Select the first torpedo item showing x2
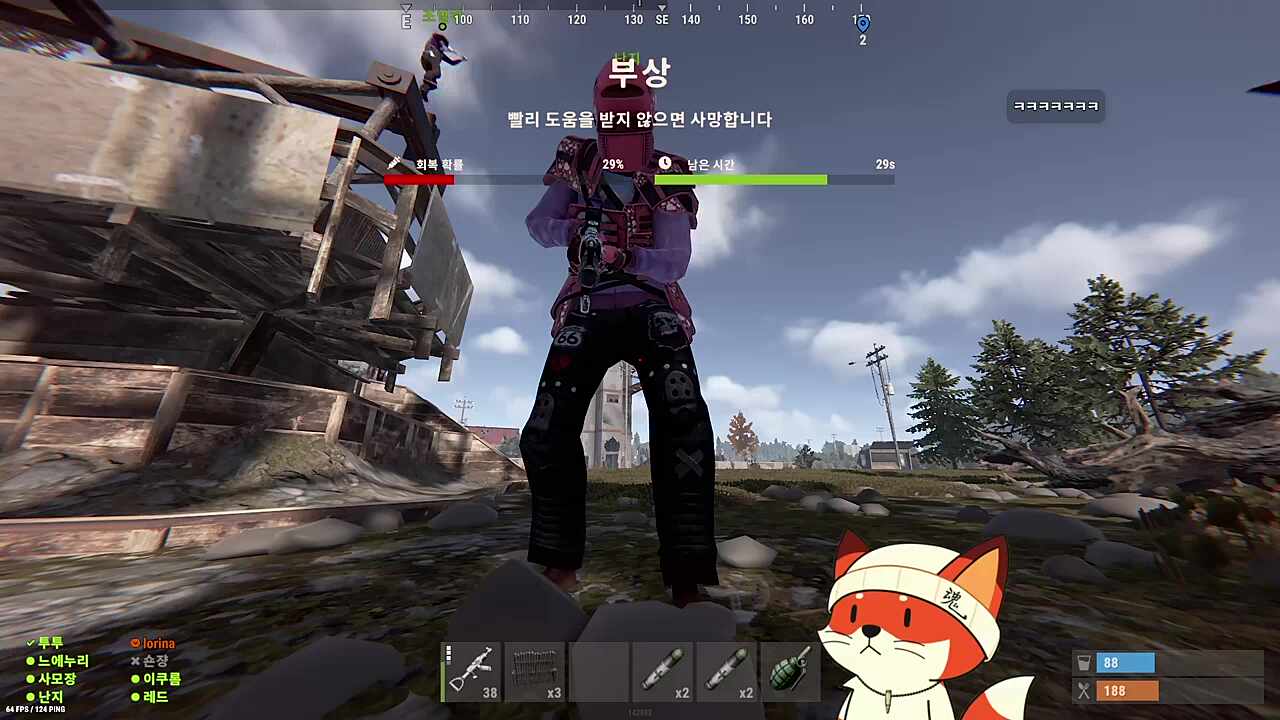Image resolution: width=1280 pixels, height=720 pixels. [x=662, y=672]
